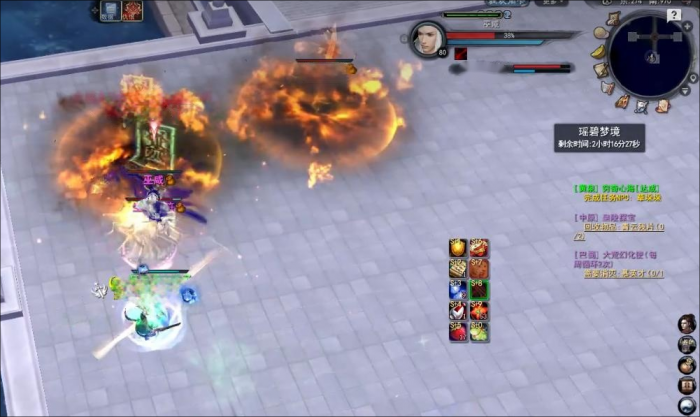Click the red debuff icon under portrait
Image resolution: width=700 pixels, height=417 pixels.
tap(461, 54)
